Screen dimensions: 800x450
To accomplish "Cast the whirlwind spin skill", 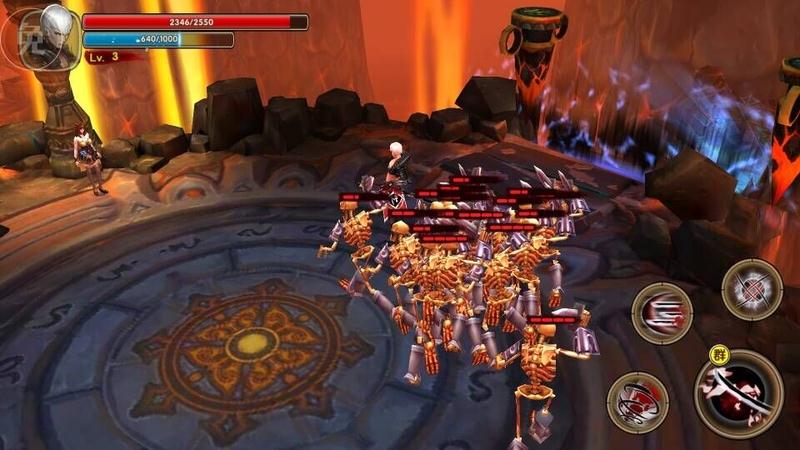I will 637,402.
